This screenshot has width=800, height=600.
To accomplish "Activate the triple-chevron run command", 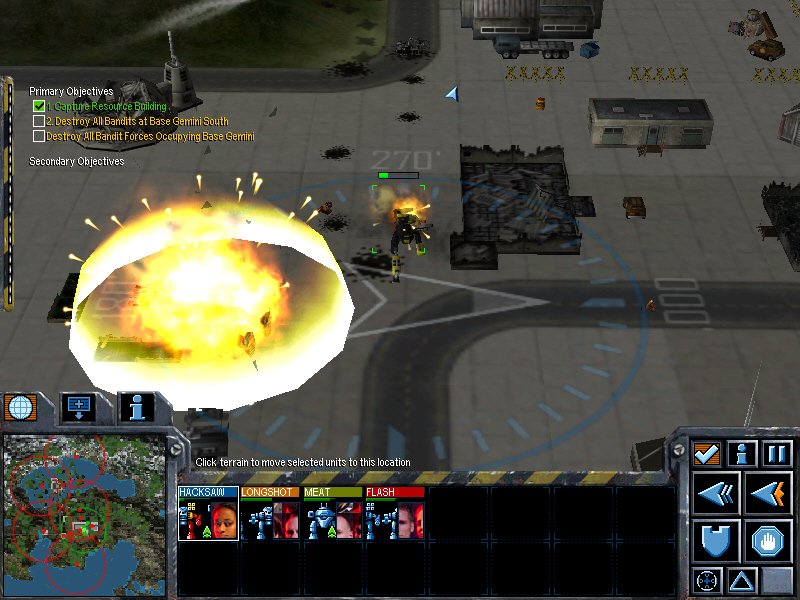I will [717, 493].
